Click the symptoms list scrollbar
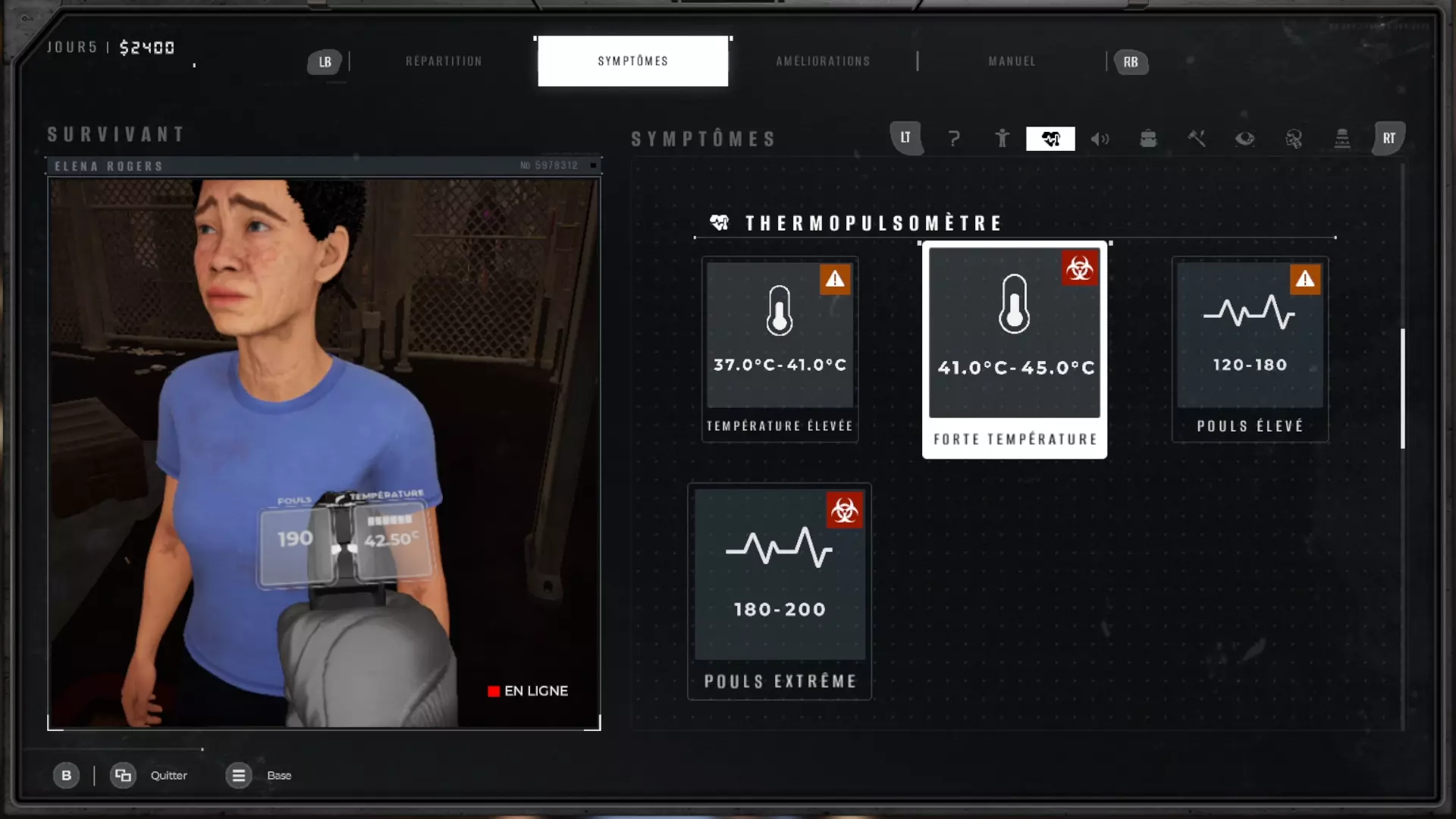This screenshot has height=819, width=1456. (1403, 388)
